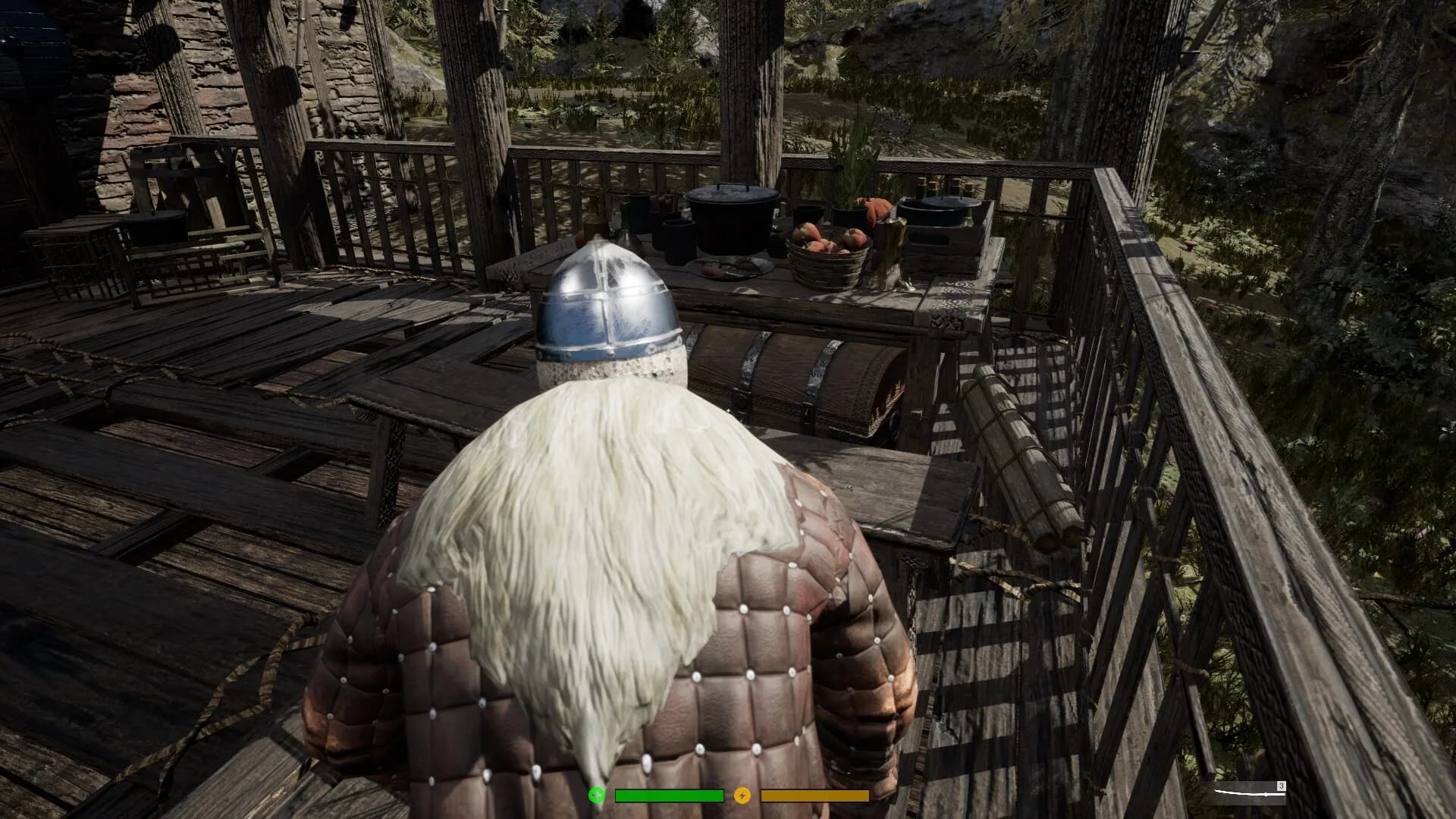Click the yellow lightning stamina icon
Image resolution: width=1456 pixels, height=819 pixels.
742,795
